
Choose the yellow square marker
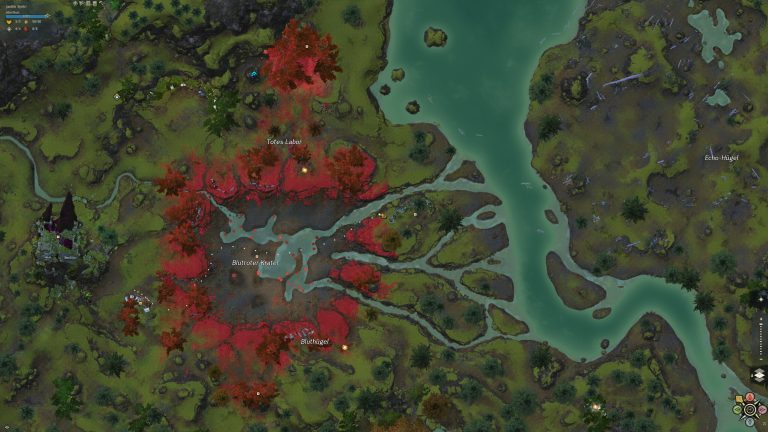[739, 398]
